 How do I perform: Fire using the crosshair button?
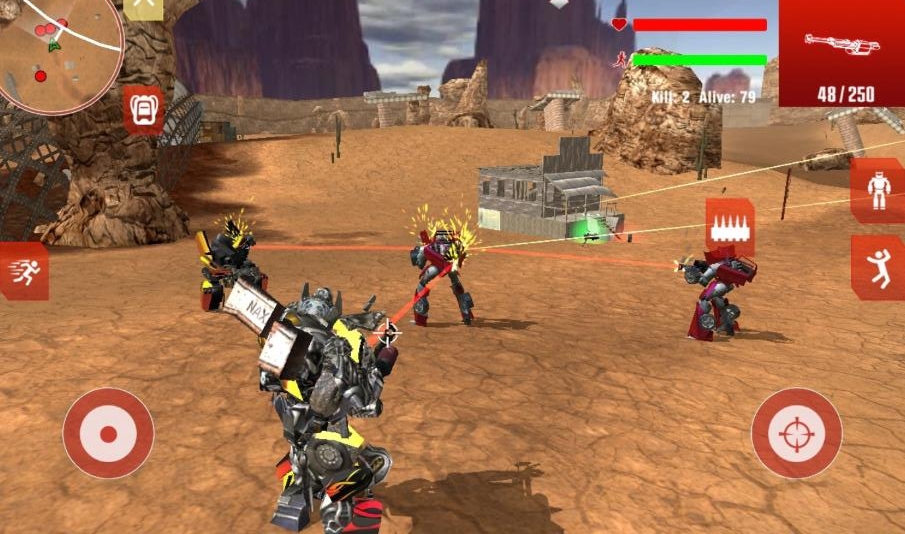pyautogui.click(x=797, y=433)
